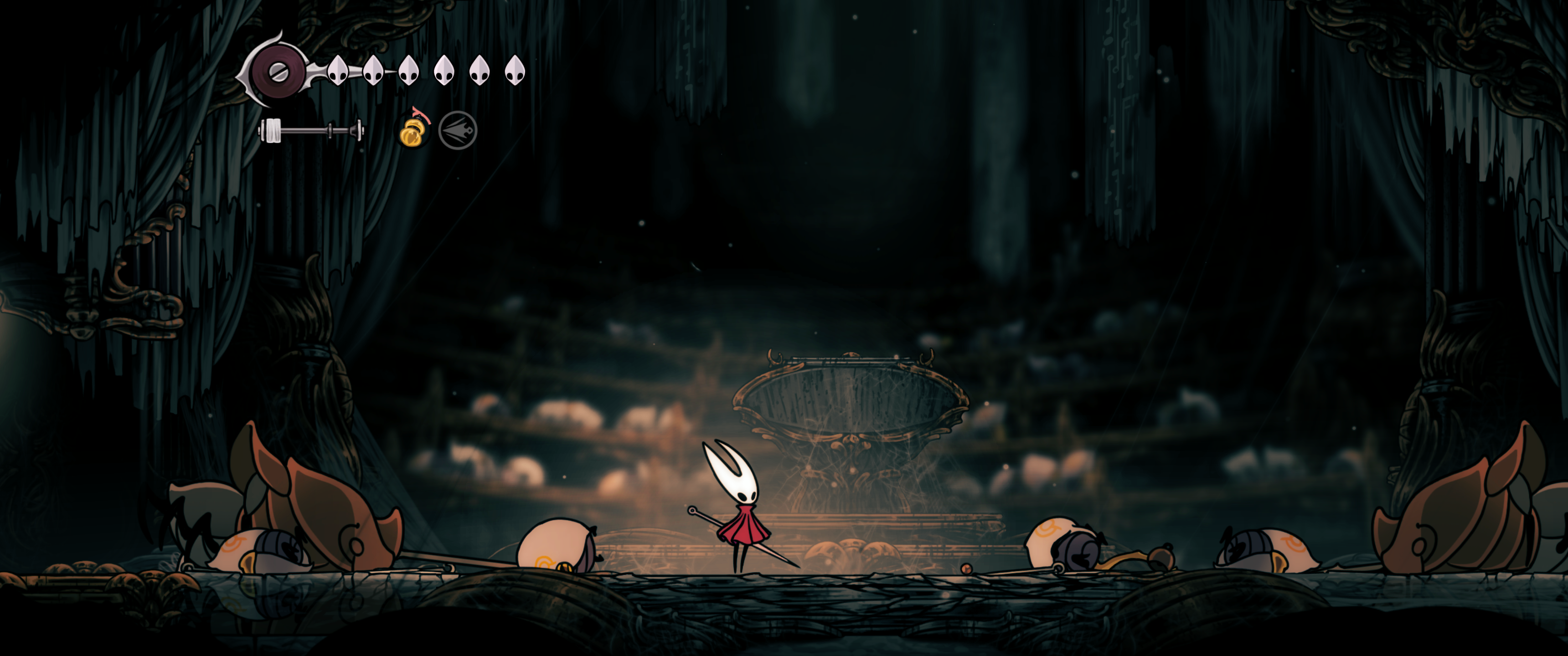The image size is (1568, 656).
Task: Click the greyed-out dart tool icon
Action: [458, 131]
